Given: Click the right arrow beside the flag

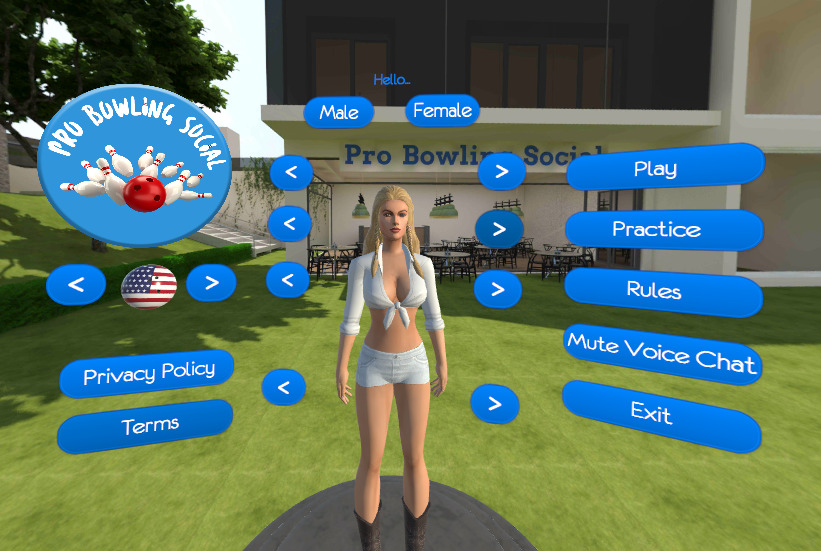Looking at the screenshot, I should [211, 283].
